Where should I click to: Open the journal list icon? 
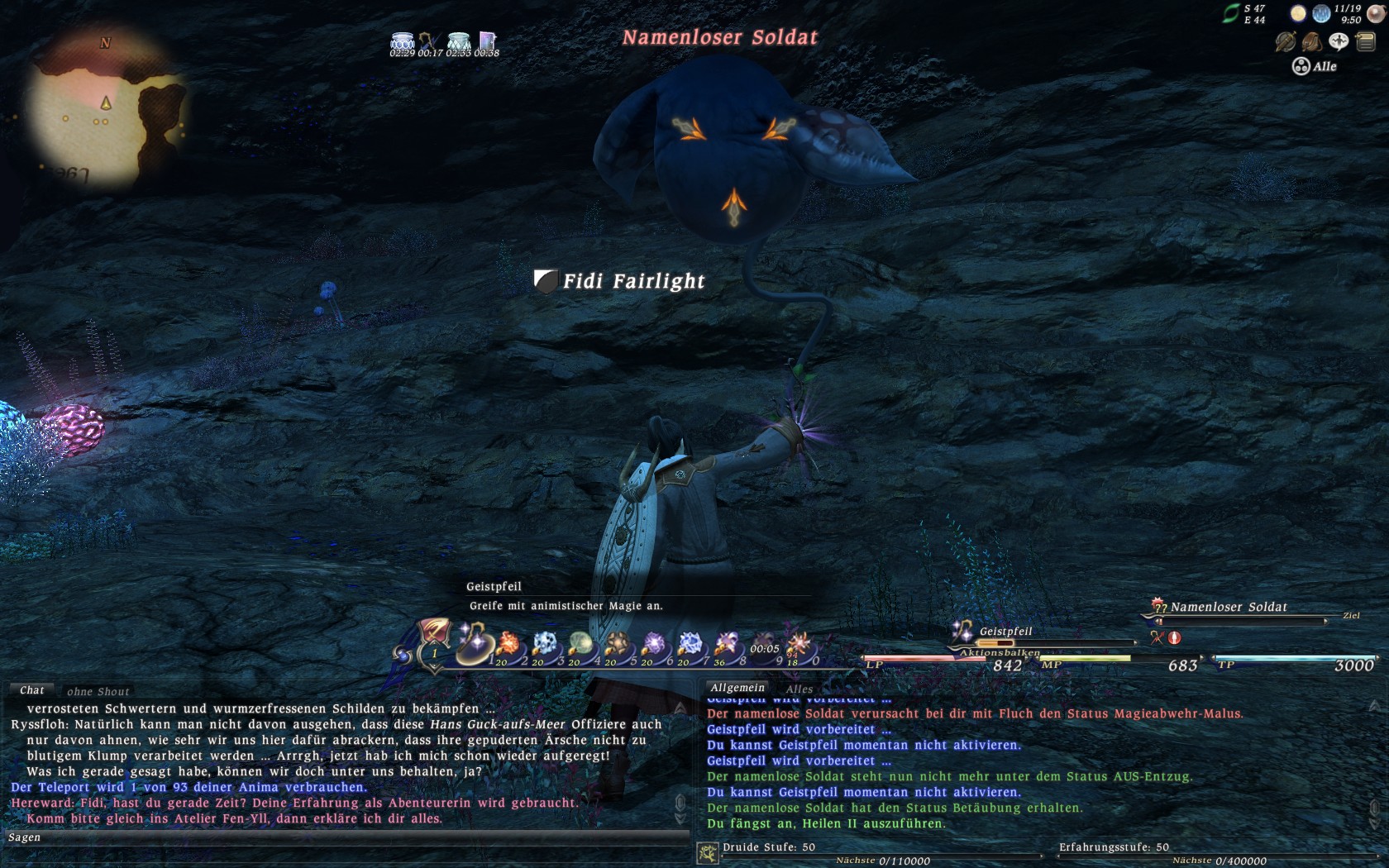click(x=1365, y=41)
